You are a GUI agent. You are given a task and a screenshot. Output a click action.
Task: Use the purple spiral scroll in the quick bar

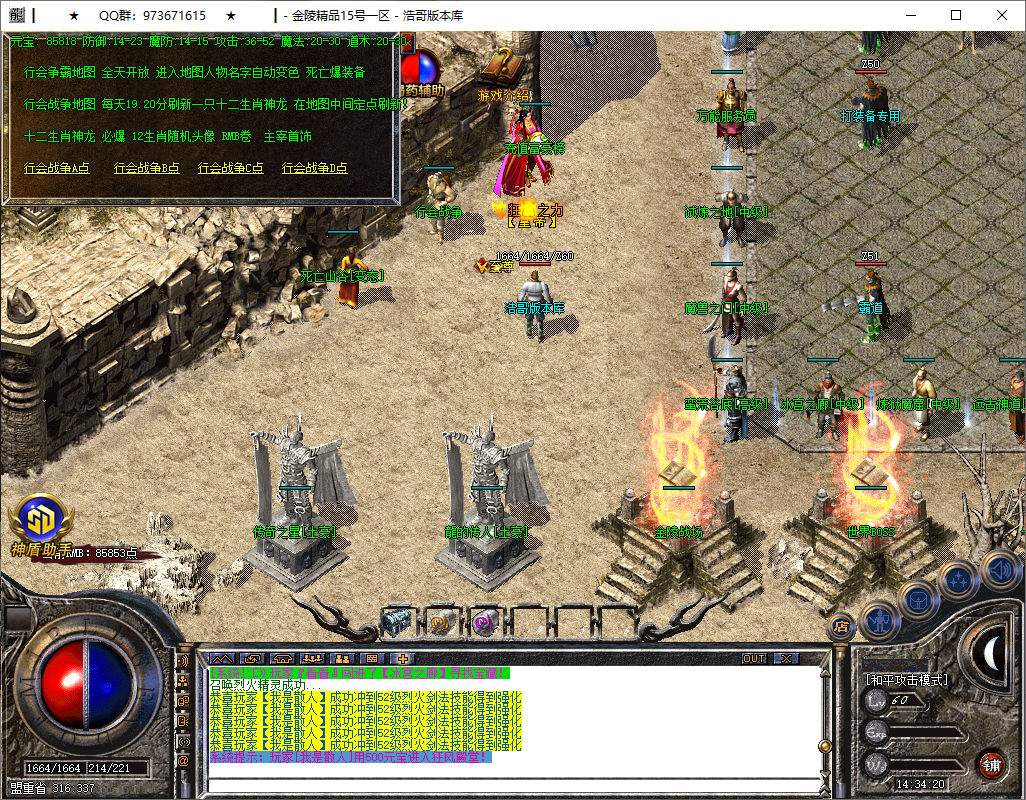coord(485,621)
